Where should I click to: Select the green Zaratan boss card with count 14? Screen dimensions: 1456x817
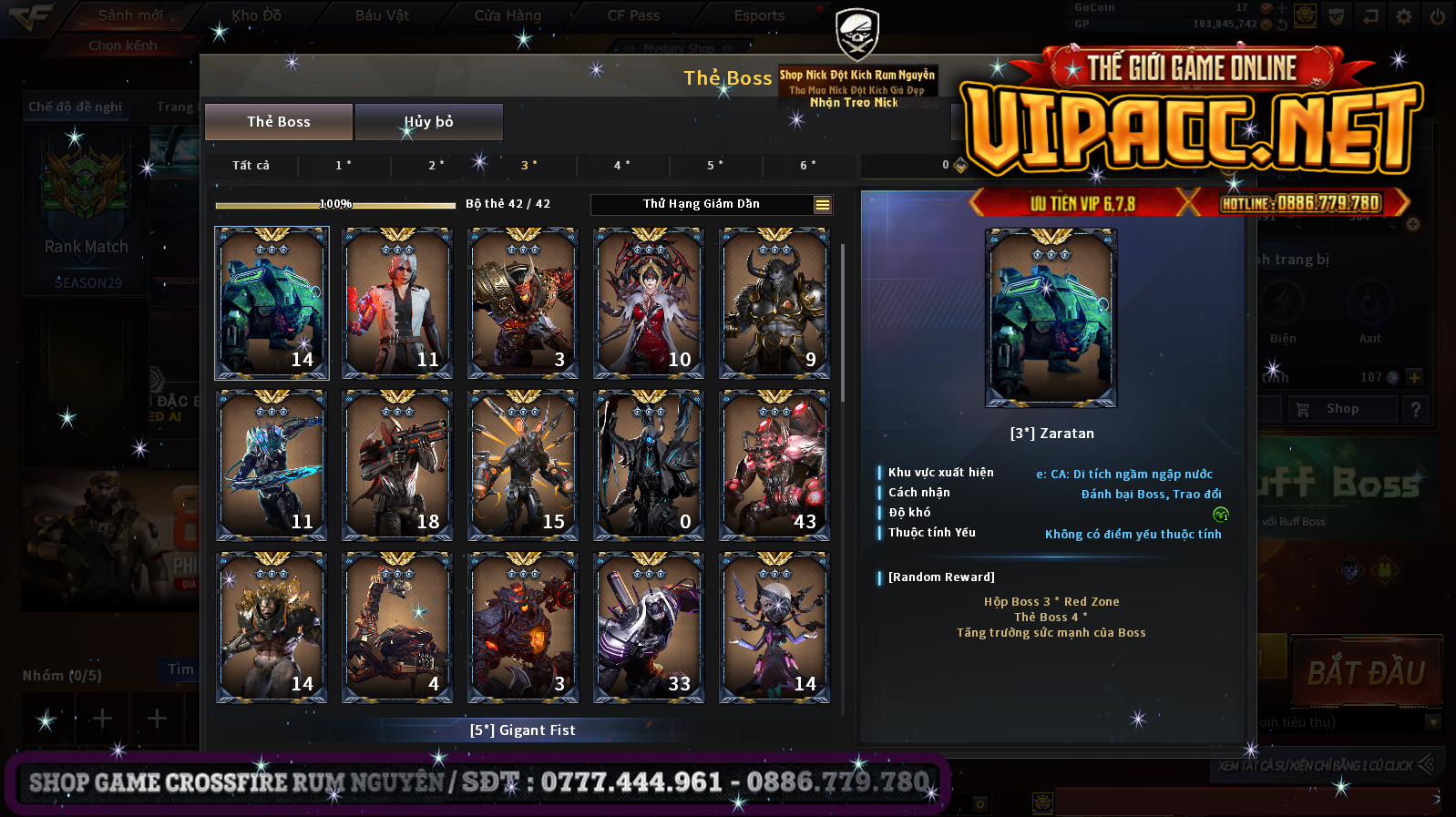272,303
